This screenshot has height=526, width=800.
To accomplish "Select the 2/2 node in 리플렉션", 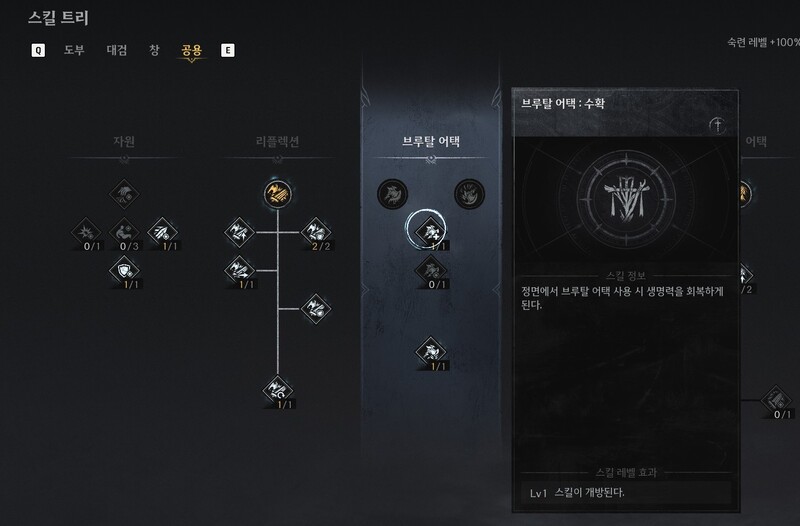I will (315, 232).
